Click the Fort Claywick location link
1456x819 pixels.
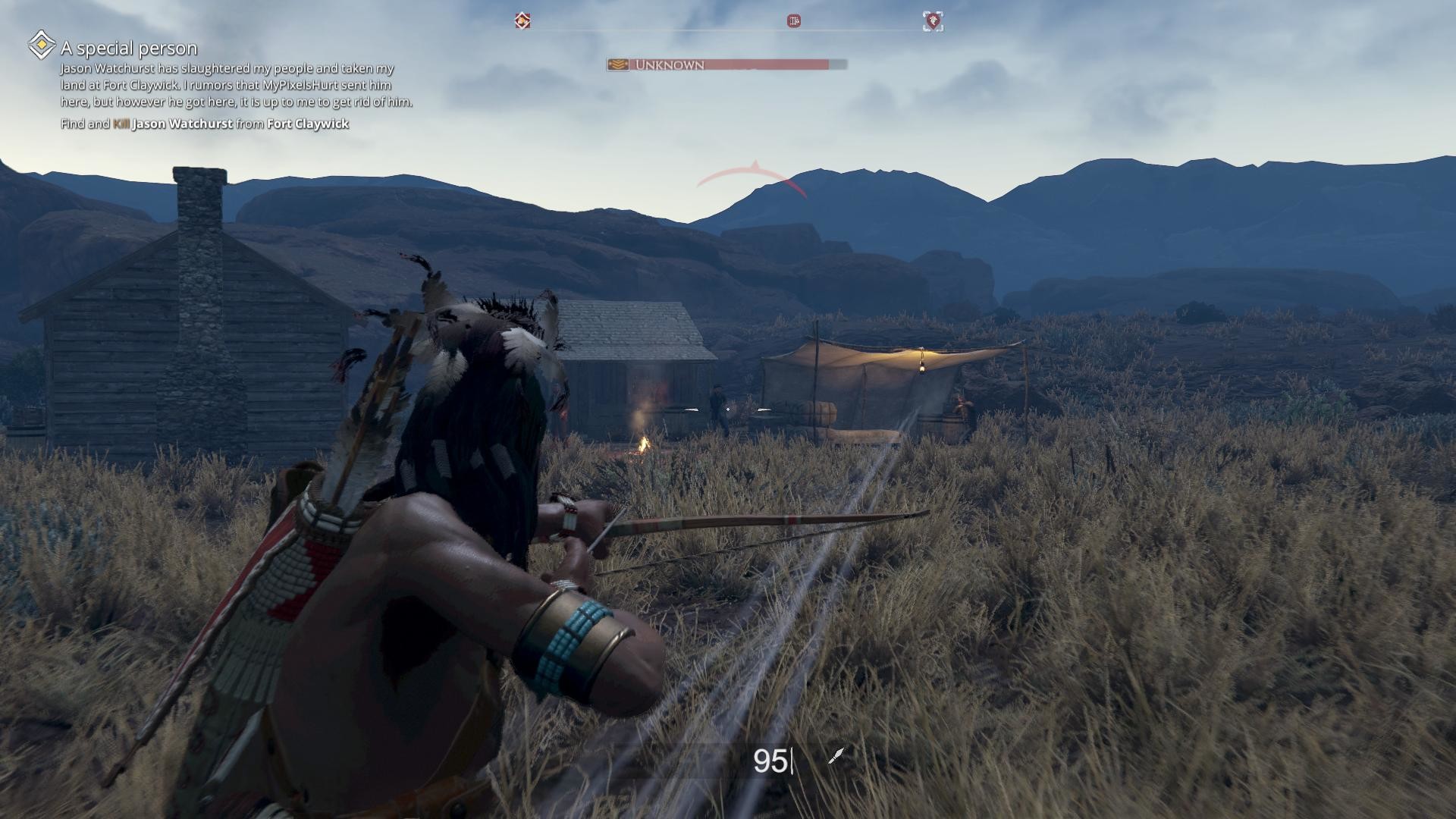pyautogui.click(x=308, y=123)
